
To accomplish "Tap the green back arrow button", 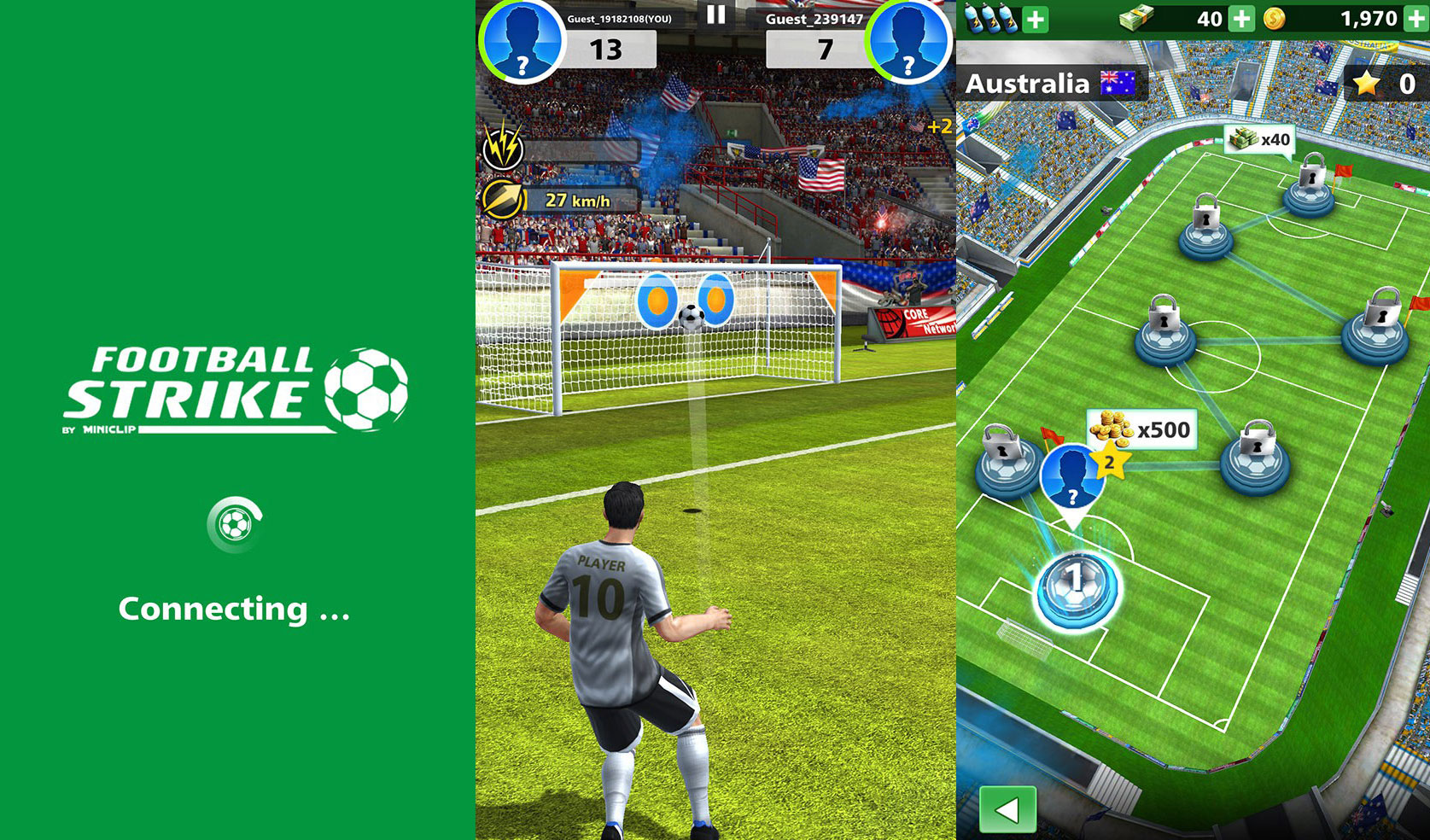I will click(1007, 809).
